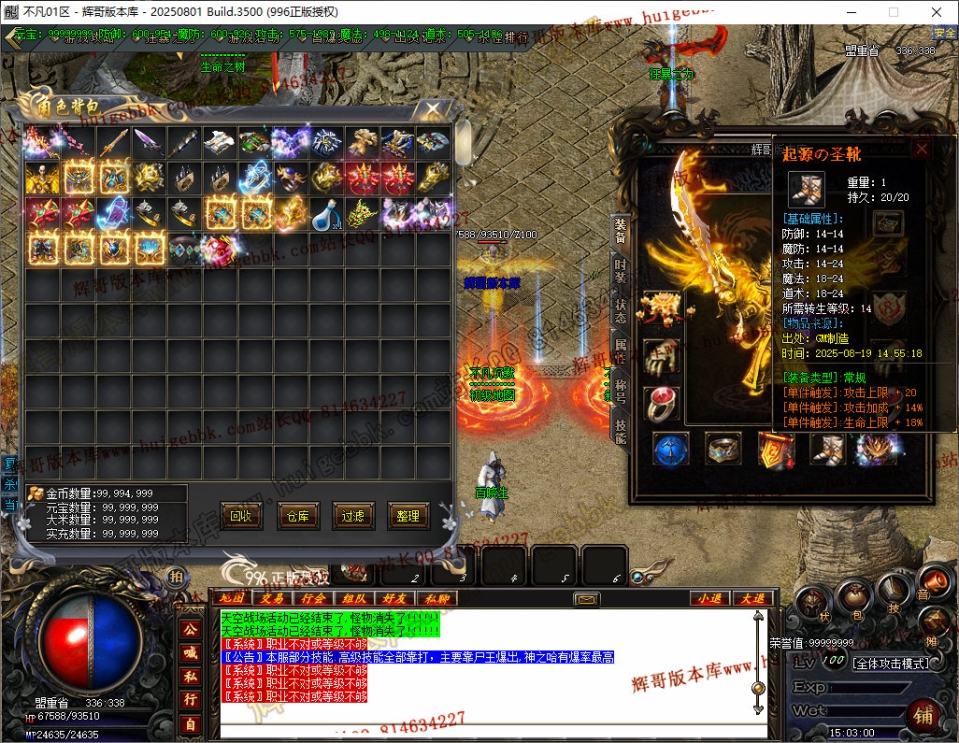Viewport: 959px width, 743px height.
Task: Switch to the 时装 fashion tab
Action: (x=620, y=268)
